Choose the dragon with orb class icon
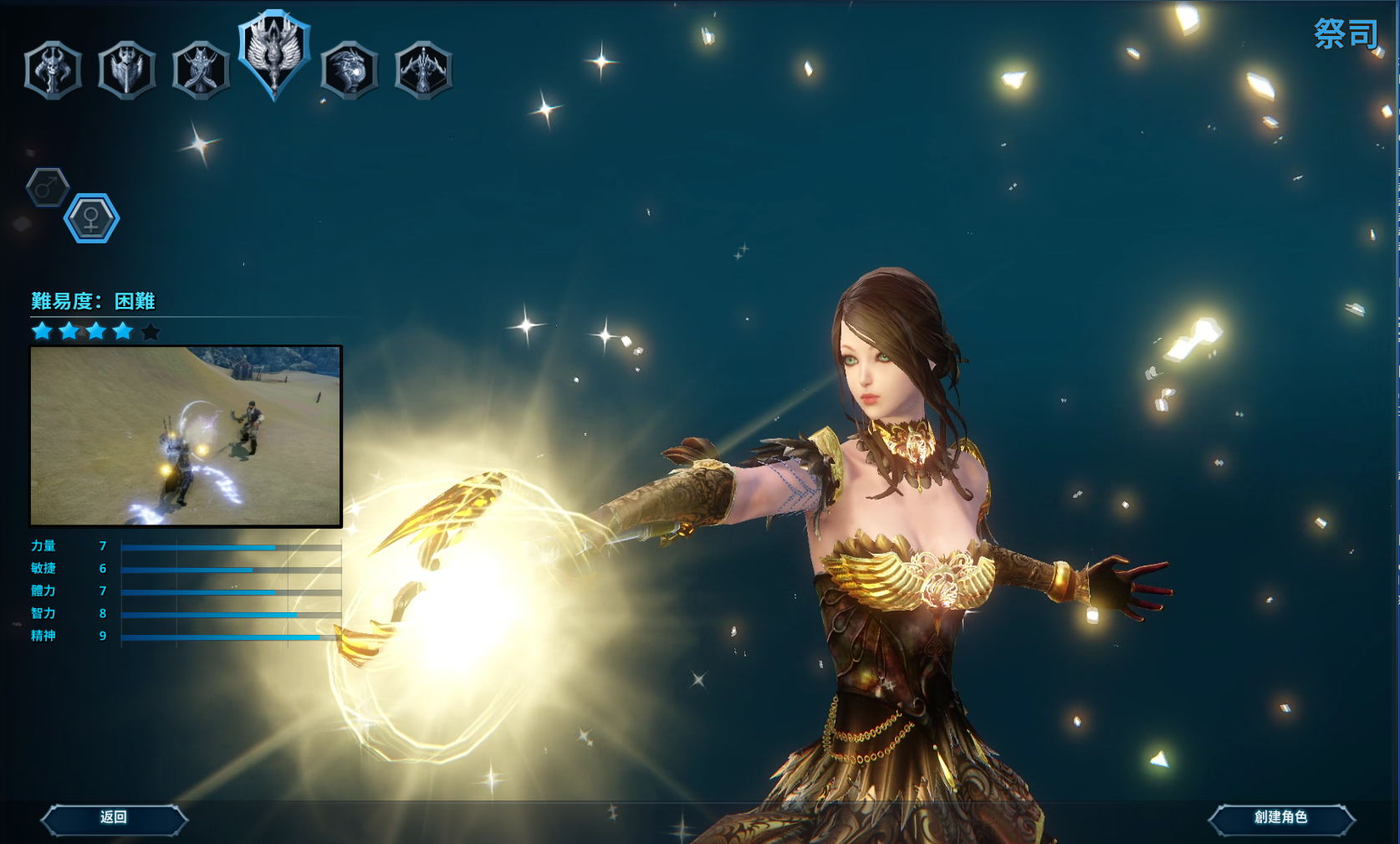Image resolution: width=1400 pixels, height=844 pixels. [349, 70]
